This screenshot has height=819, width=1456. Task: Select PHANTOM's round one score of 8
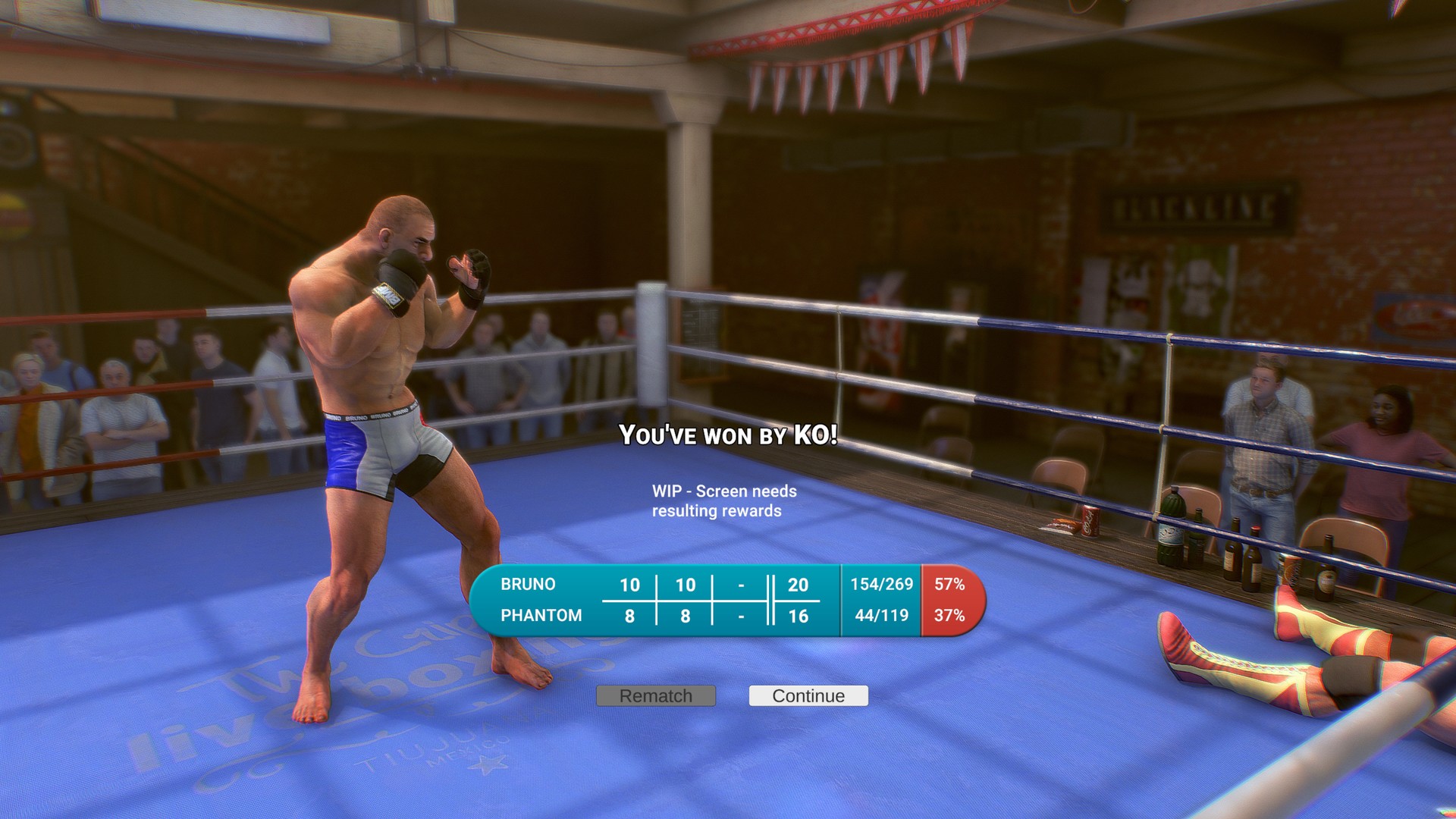(629, 615)
